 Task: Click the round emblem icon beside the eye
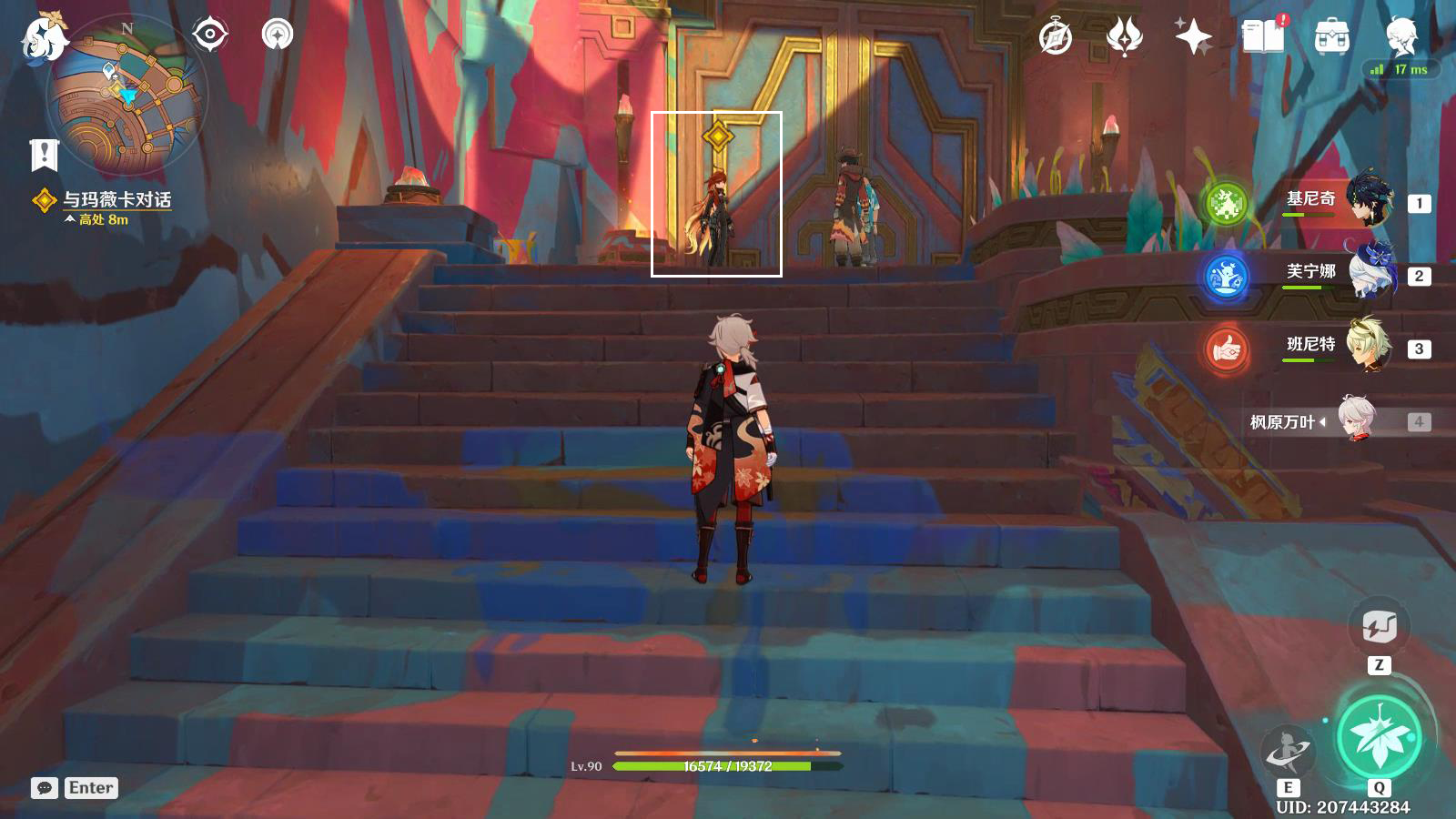277,35
